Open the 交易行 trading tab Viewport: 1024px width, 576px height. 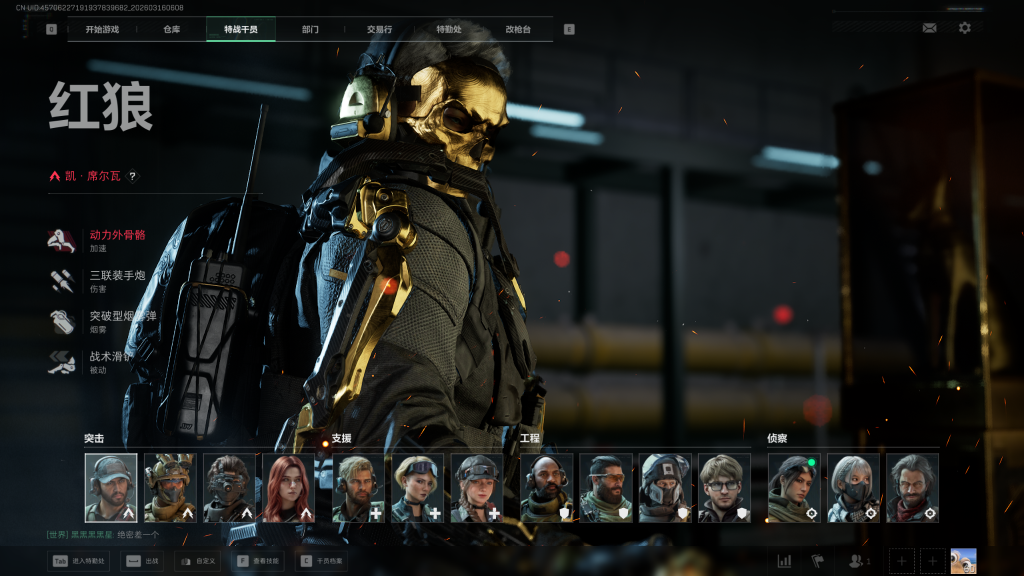point(380,29)
